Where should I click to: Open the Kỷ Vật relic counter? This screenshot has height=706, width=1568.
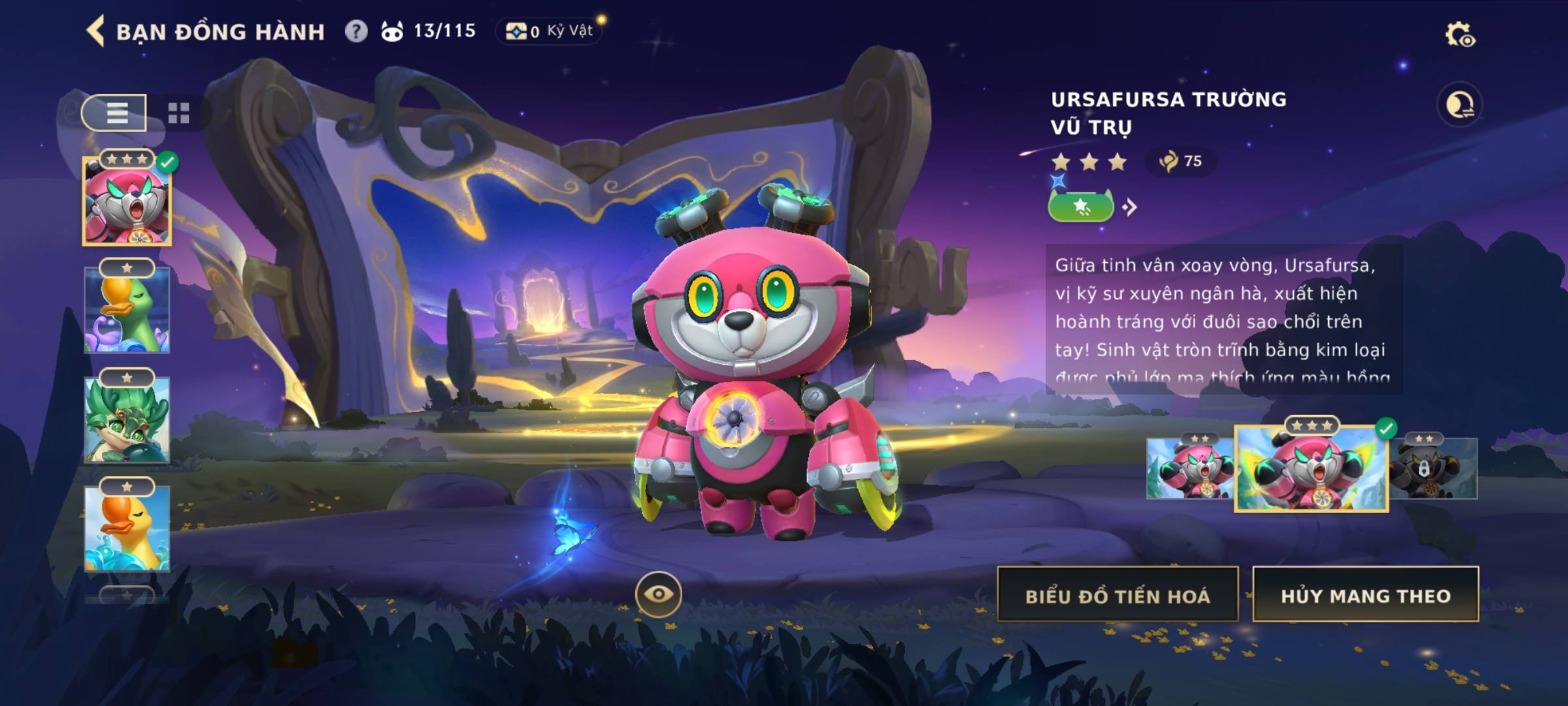tap(549, 31)
